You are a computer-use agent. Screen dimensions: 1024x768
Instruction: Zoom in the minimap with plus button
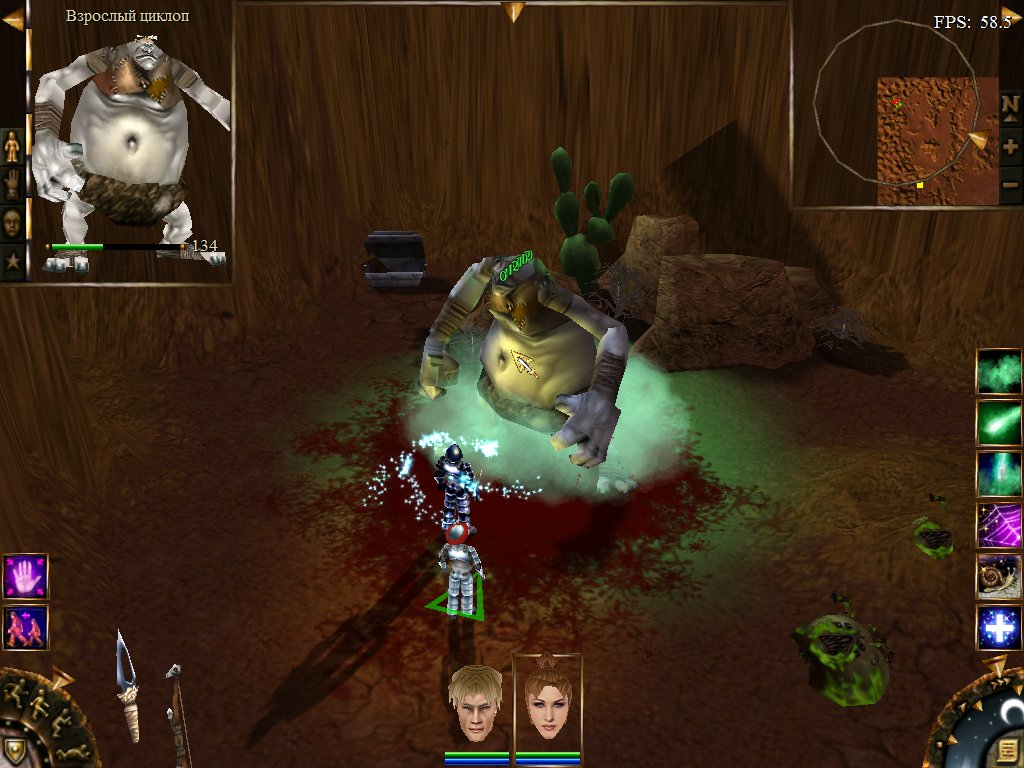tap(1010, 146)
